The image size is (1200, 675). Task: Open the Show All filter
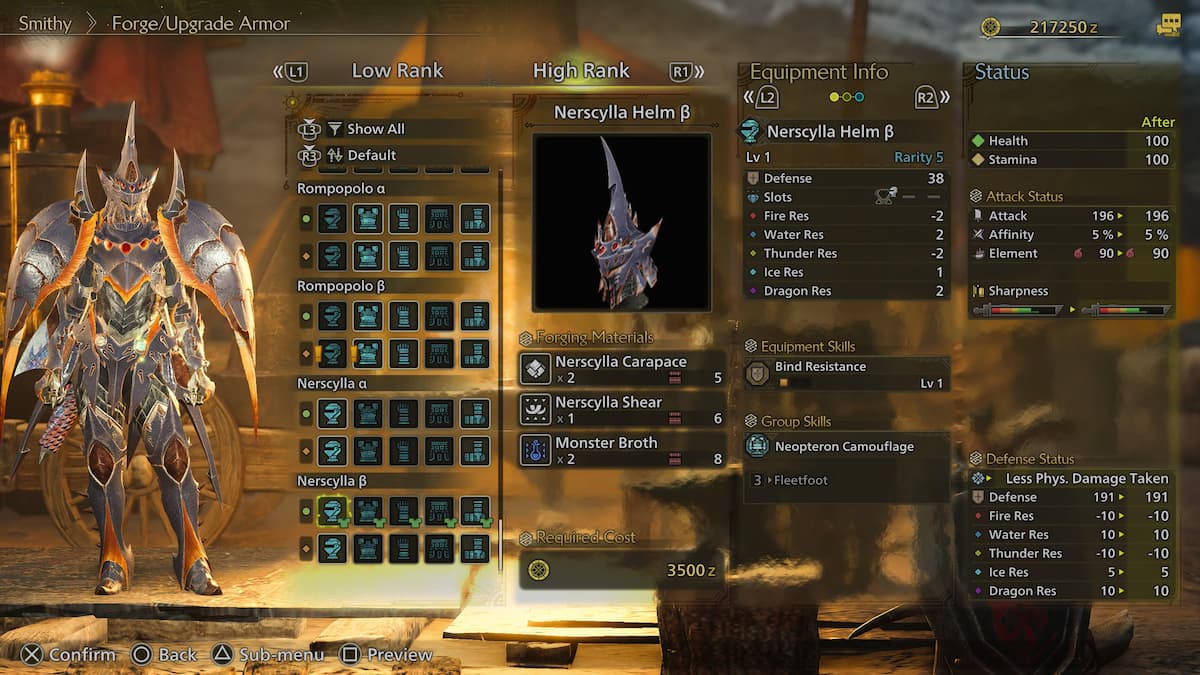(375, 129)
